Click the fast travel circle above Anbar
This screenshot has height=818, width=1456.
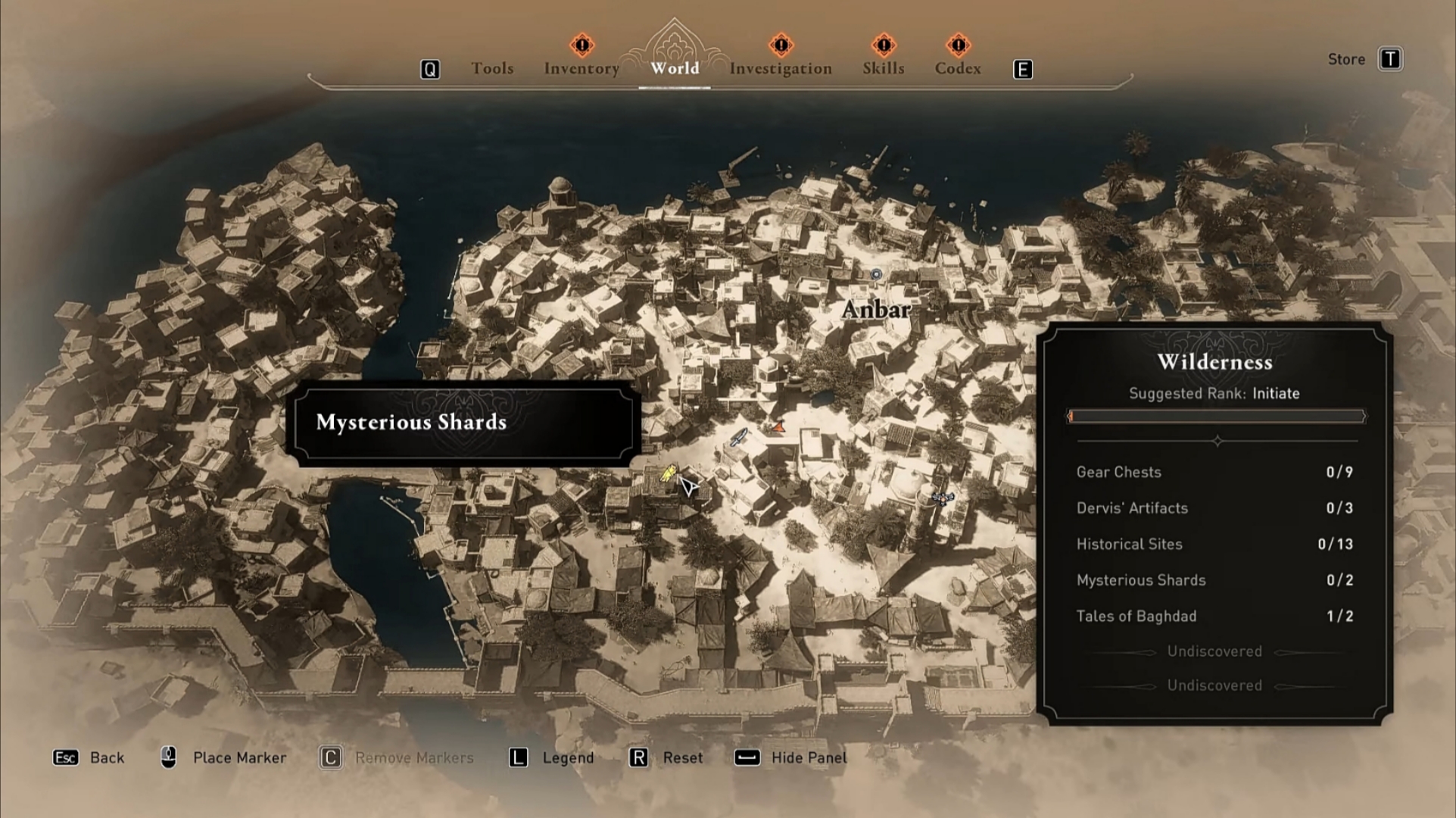[875, 275]
